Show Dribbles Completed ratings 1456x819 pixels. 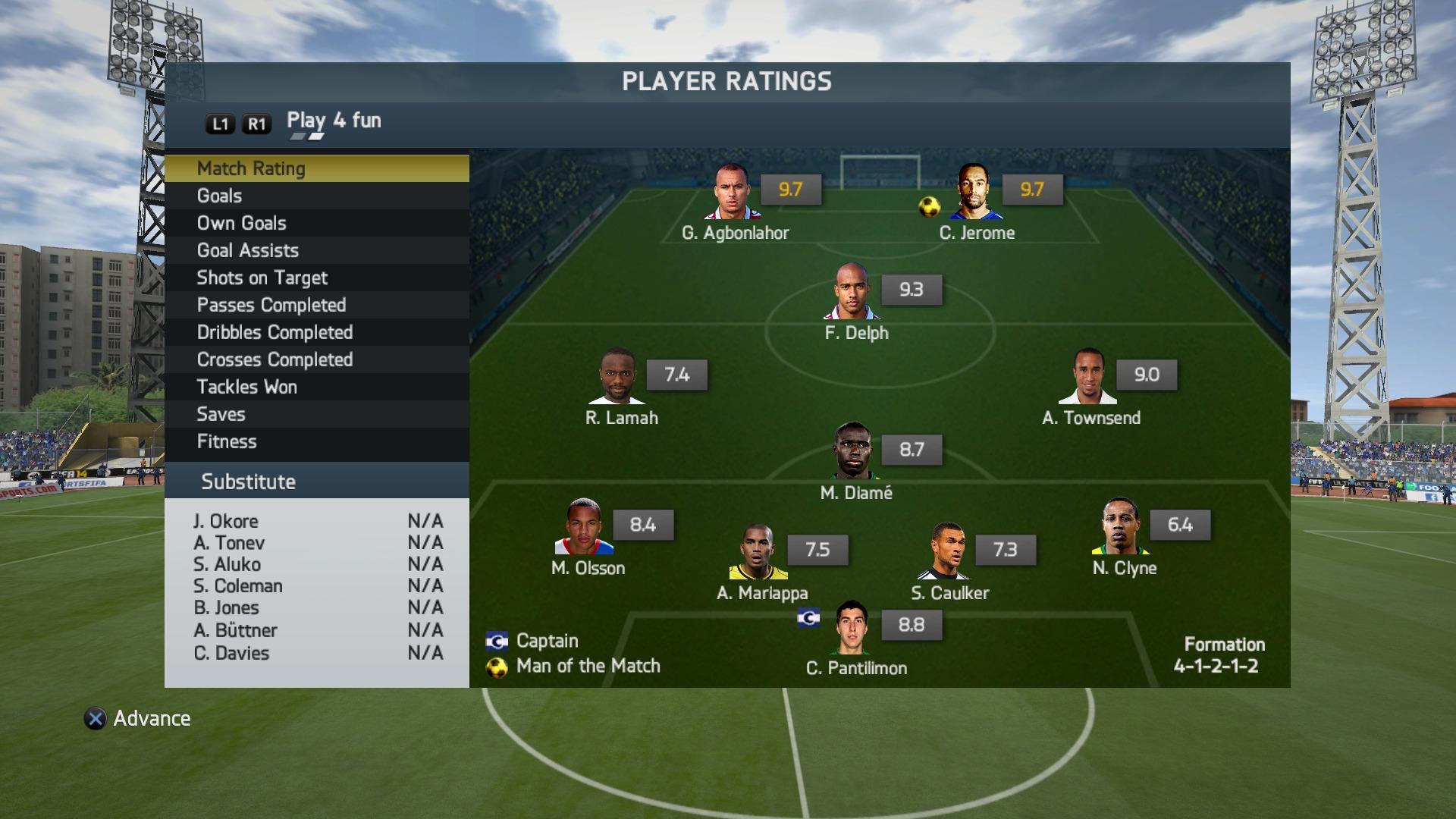coord(316,332)
